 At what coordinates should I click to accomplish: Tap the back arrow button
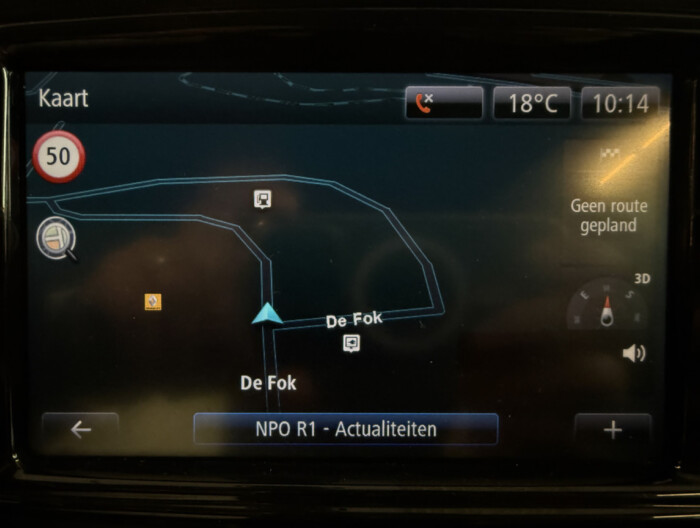tap(80, 429)
